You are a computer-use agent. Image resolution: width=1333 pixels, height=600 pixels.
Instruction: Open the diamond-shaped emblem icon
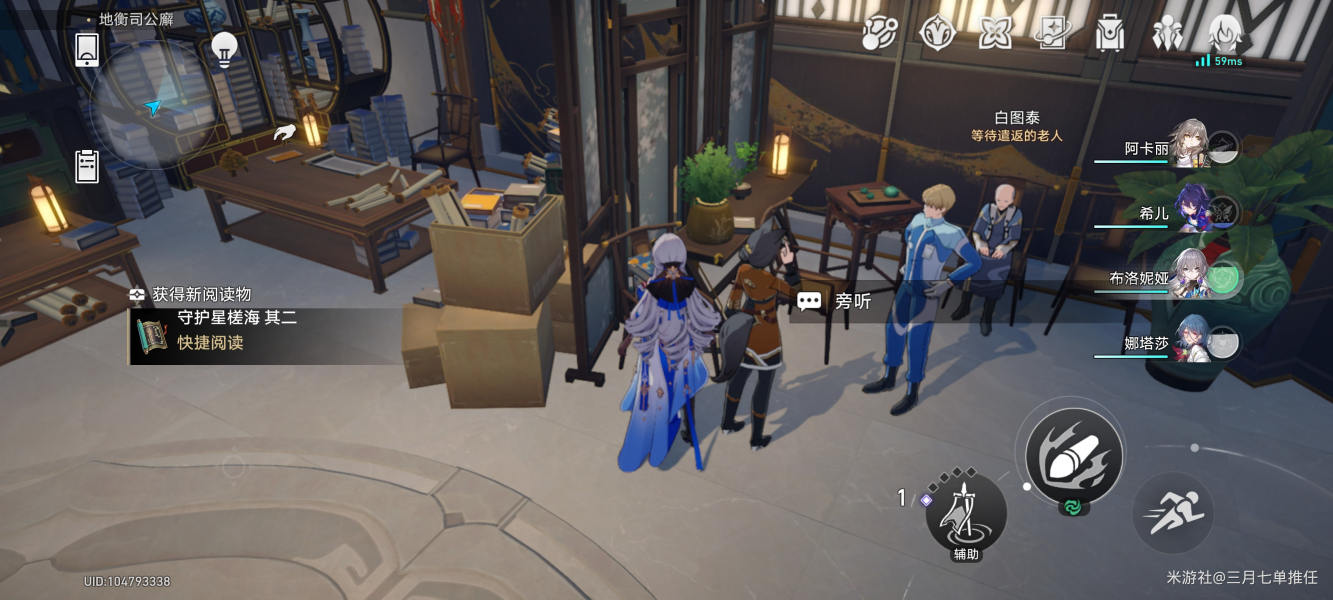938,33
